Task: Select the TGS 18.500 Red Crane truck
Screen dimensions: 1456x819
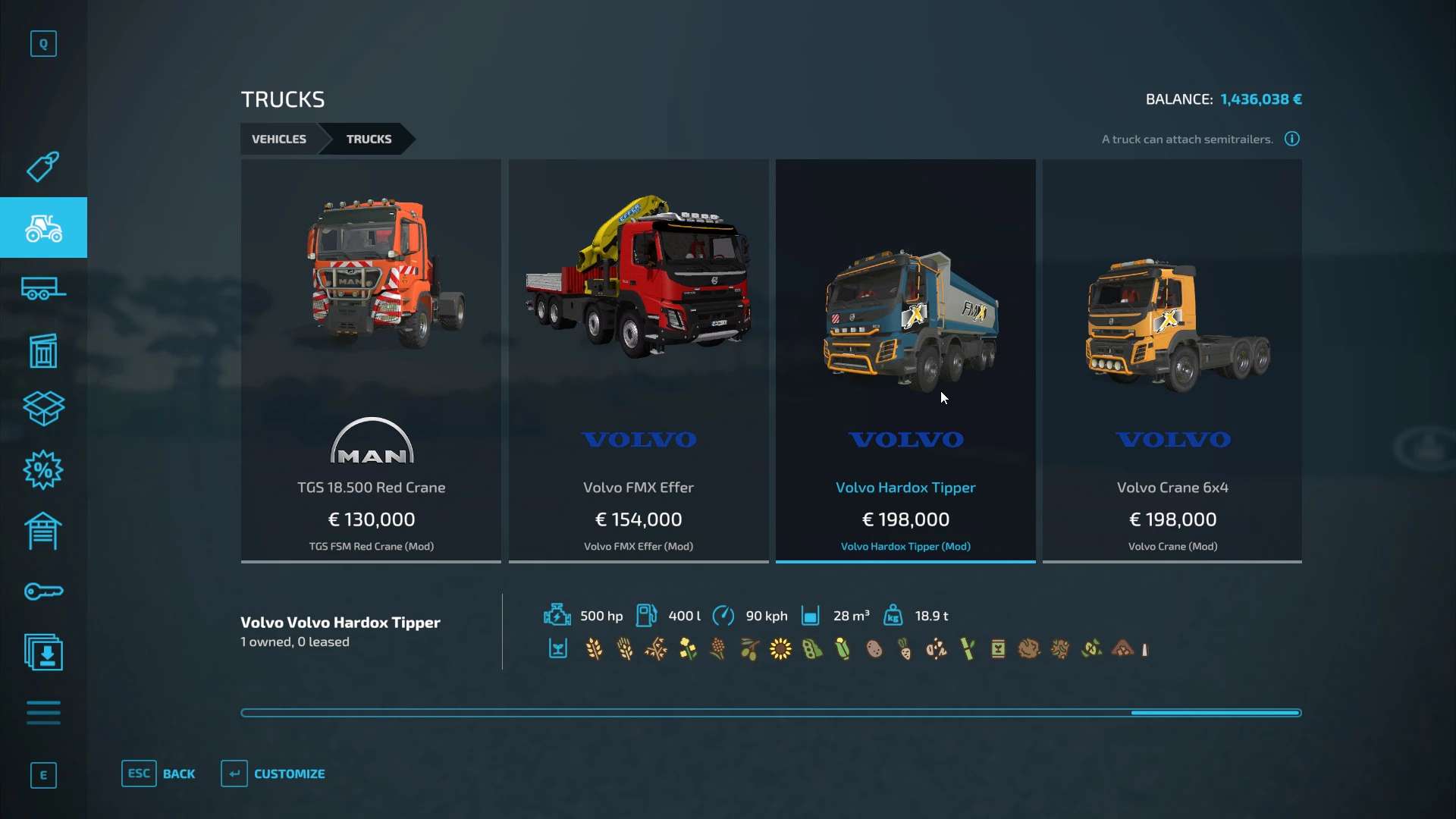Action: [371, 360]
